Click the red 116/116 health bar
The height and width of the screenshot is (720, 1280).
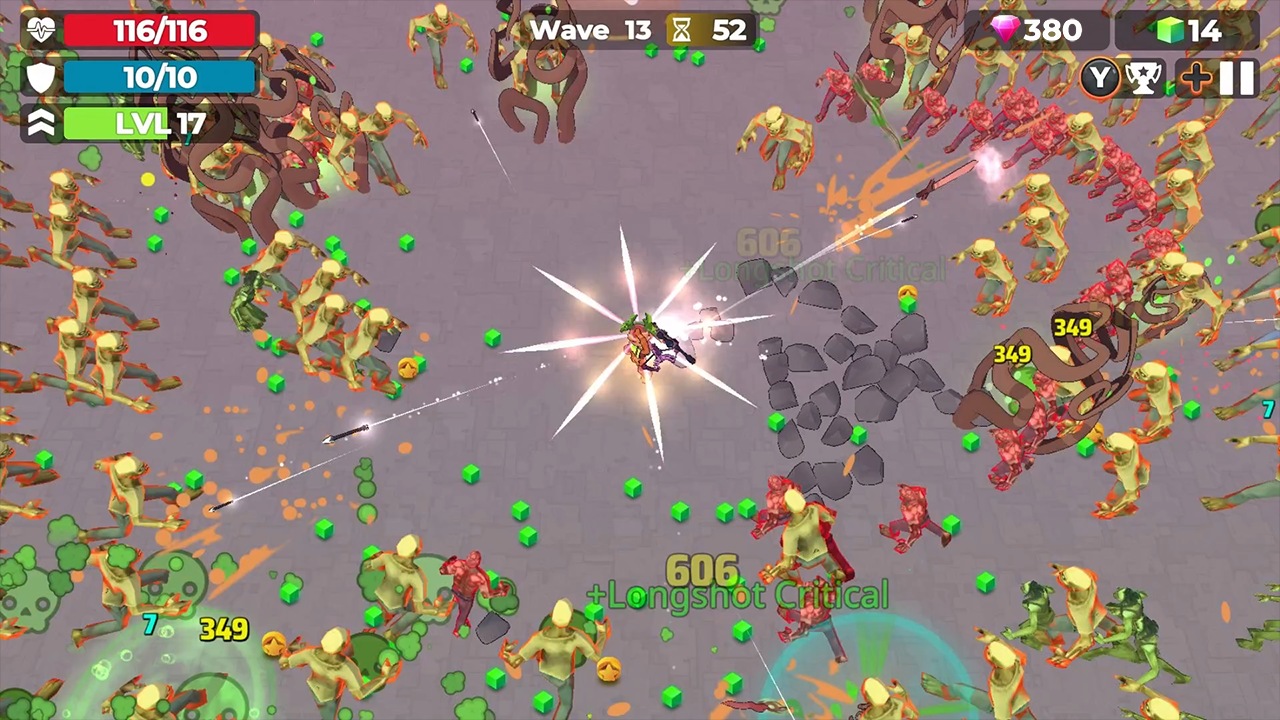pos(160,30)
